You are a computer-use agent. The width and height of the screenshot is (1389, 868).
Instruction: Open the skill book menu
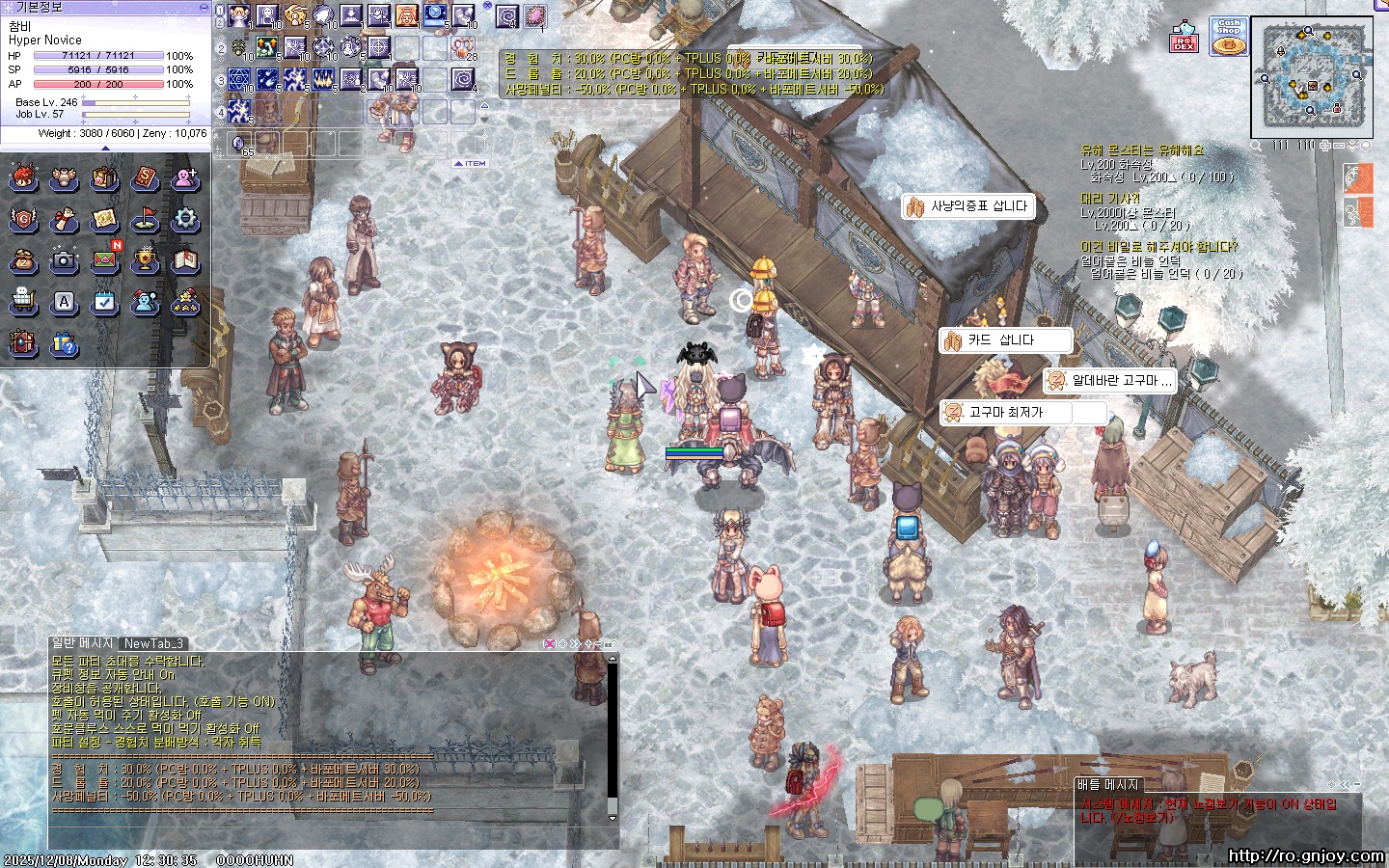click(x=145, y=178)
